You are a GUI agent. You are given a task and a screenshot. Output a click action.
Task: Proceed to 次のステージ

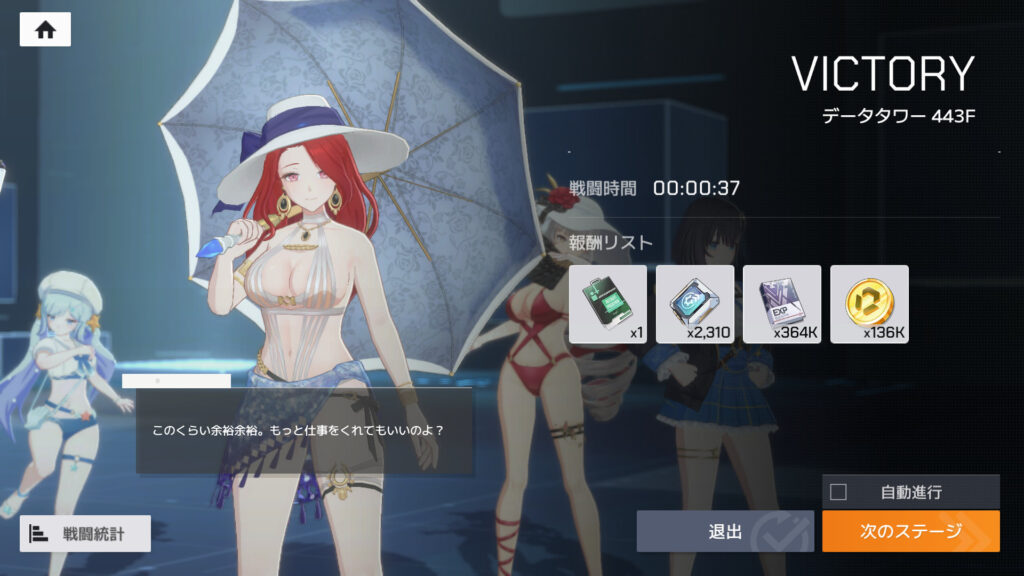tap(910, 531)
